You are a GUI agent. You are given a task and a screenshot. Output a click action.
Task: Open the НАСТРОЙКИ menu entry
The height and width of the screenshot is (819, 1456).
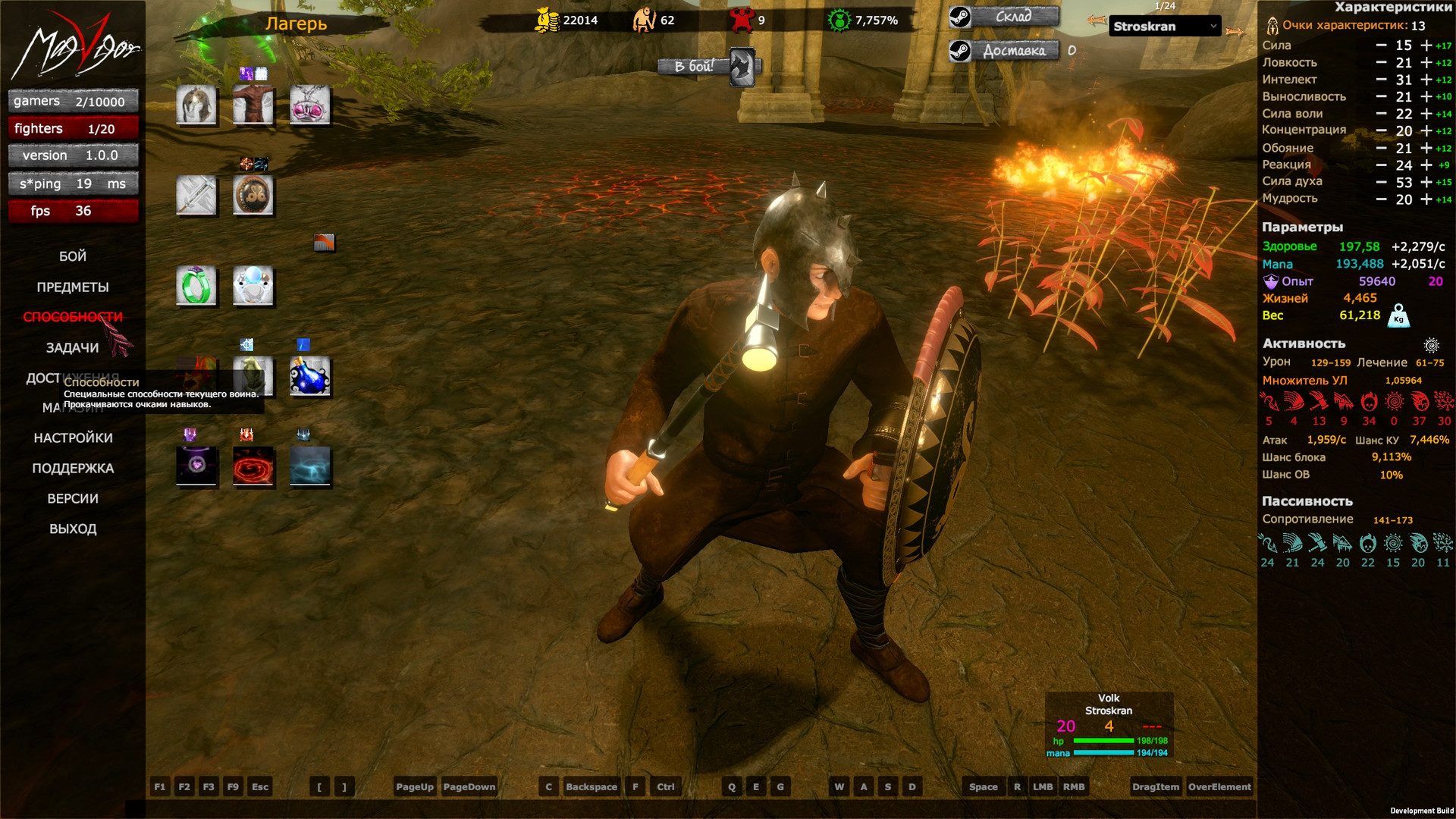coord(74,438)
